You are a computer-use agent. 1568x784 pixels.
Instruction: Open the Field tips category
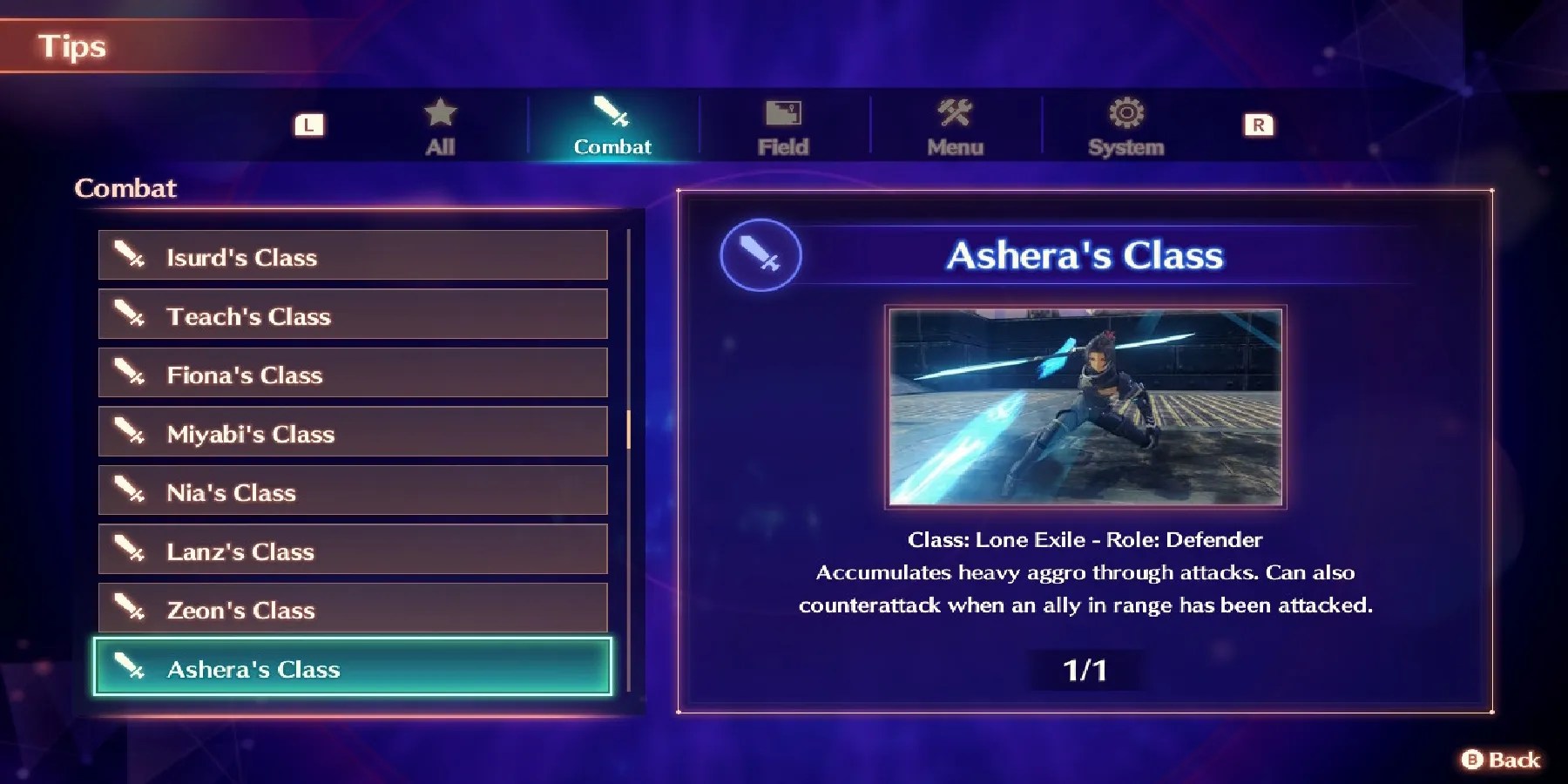[783, 131]
